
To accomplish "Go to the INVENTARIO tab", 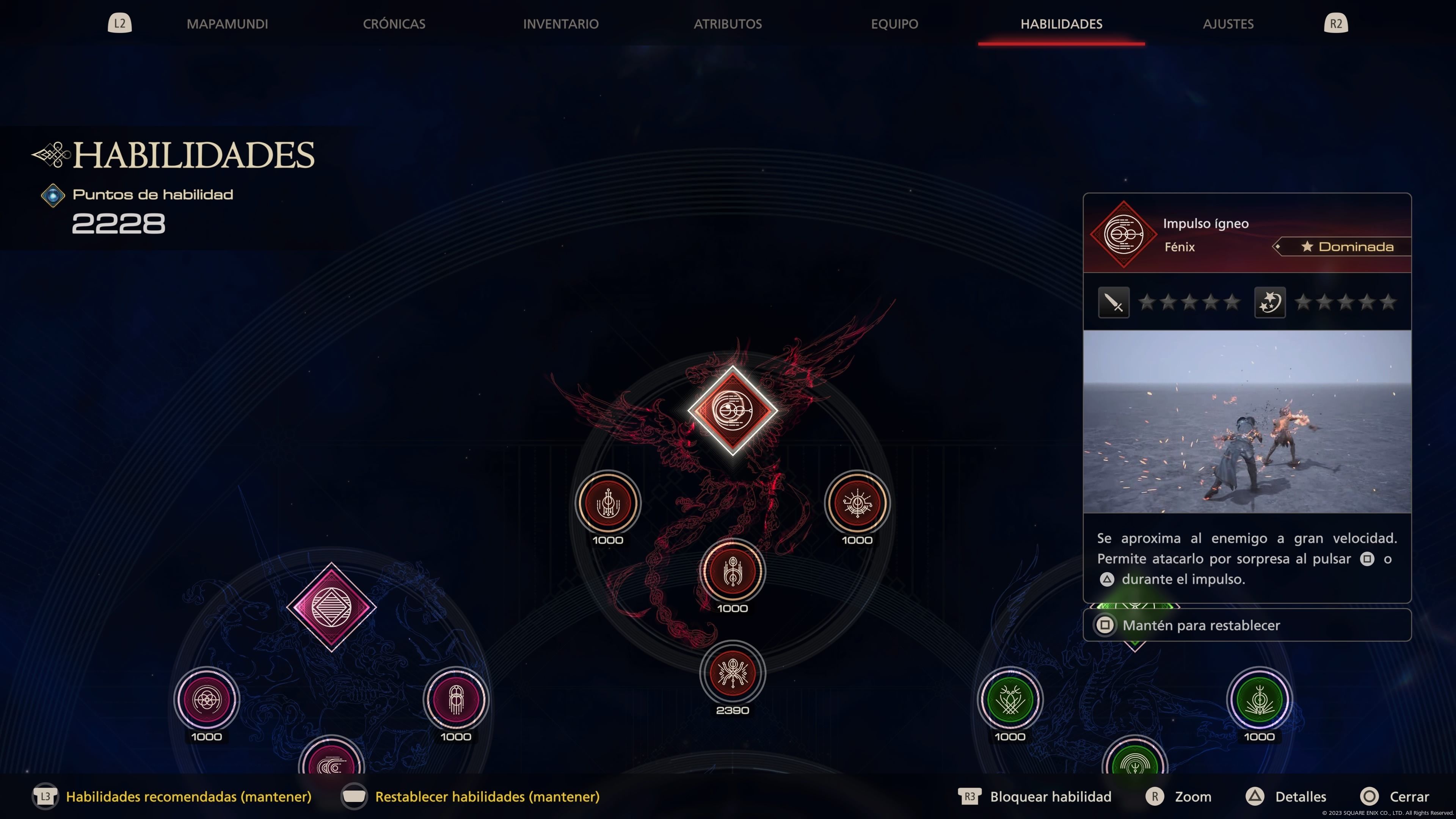I will tap(561, 24).
